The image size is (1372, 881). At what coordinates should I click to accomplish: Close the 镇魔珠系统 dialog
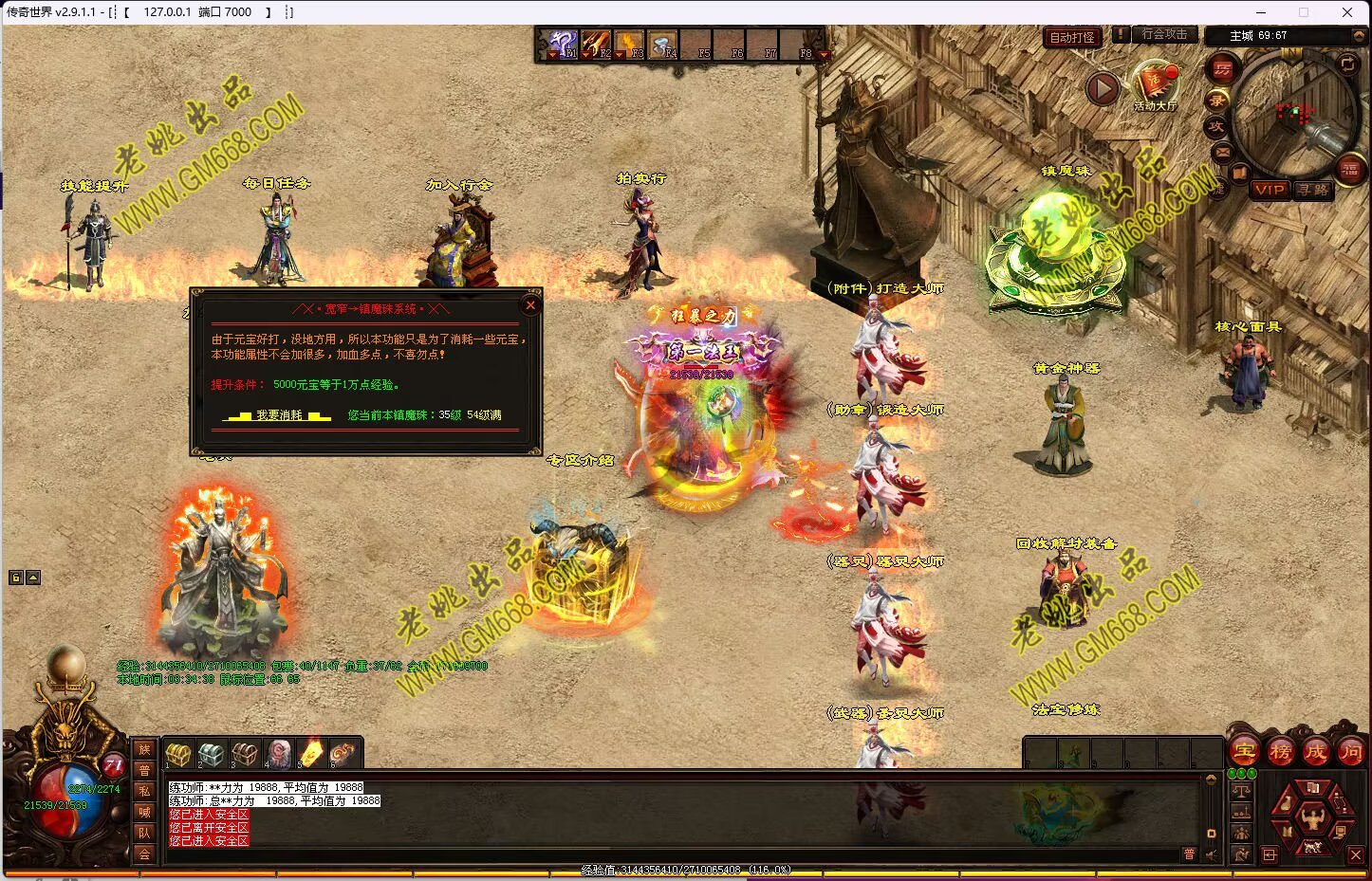click(x=530, y=304)
